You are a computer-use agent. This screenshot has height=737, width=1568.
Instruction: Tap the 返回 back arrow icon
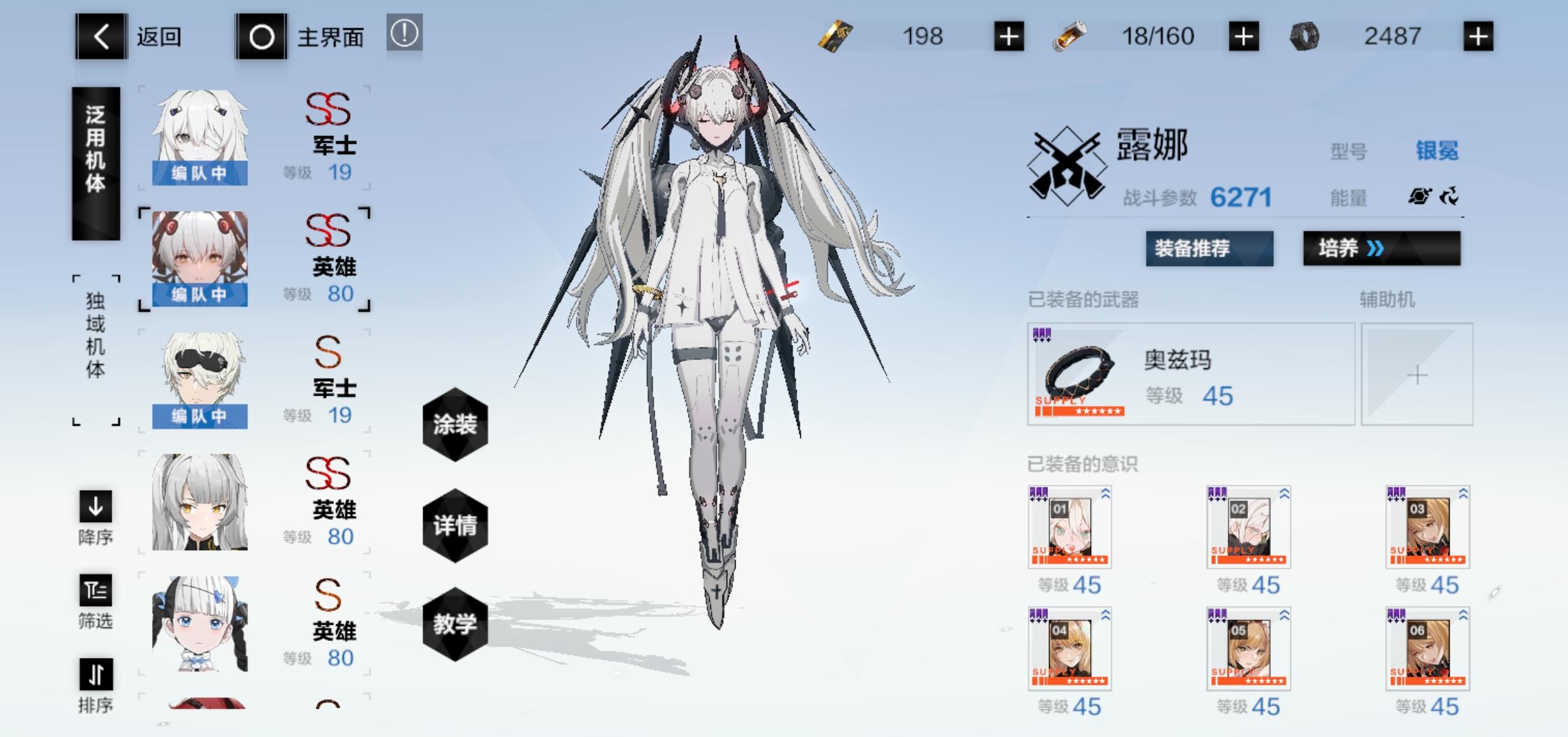pyautogui.click(x=99, y=37)
